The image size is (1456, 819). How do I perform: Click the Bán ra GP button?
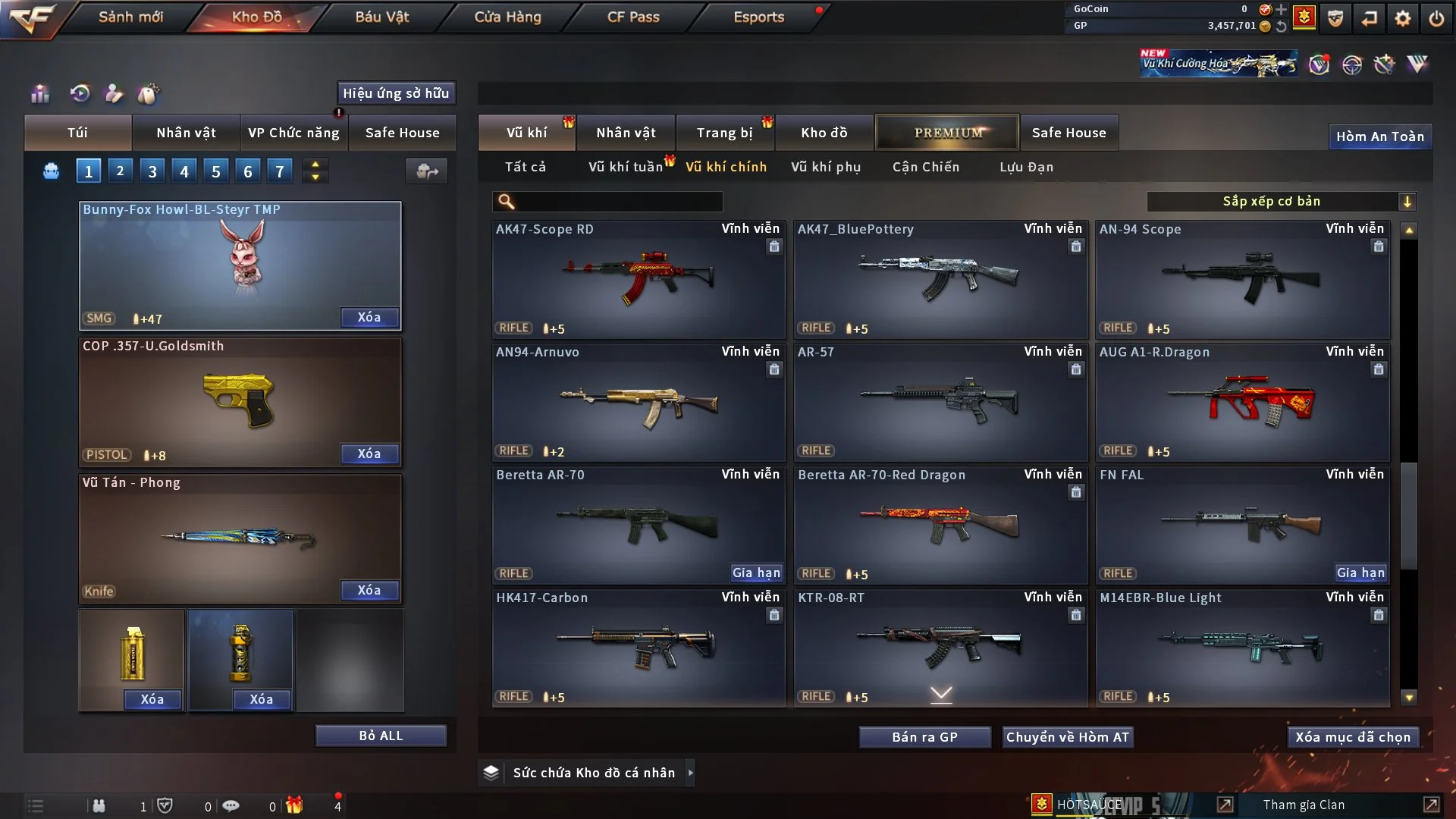click(924, 737)
